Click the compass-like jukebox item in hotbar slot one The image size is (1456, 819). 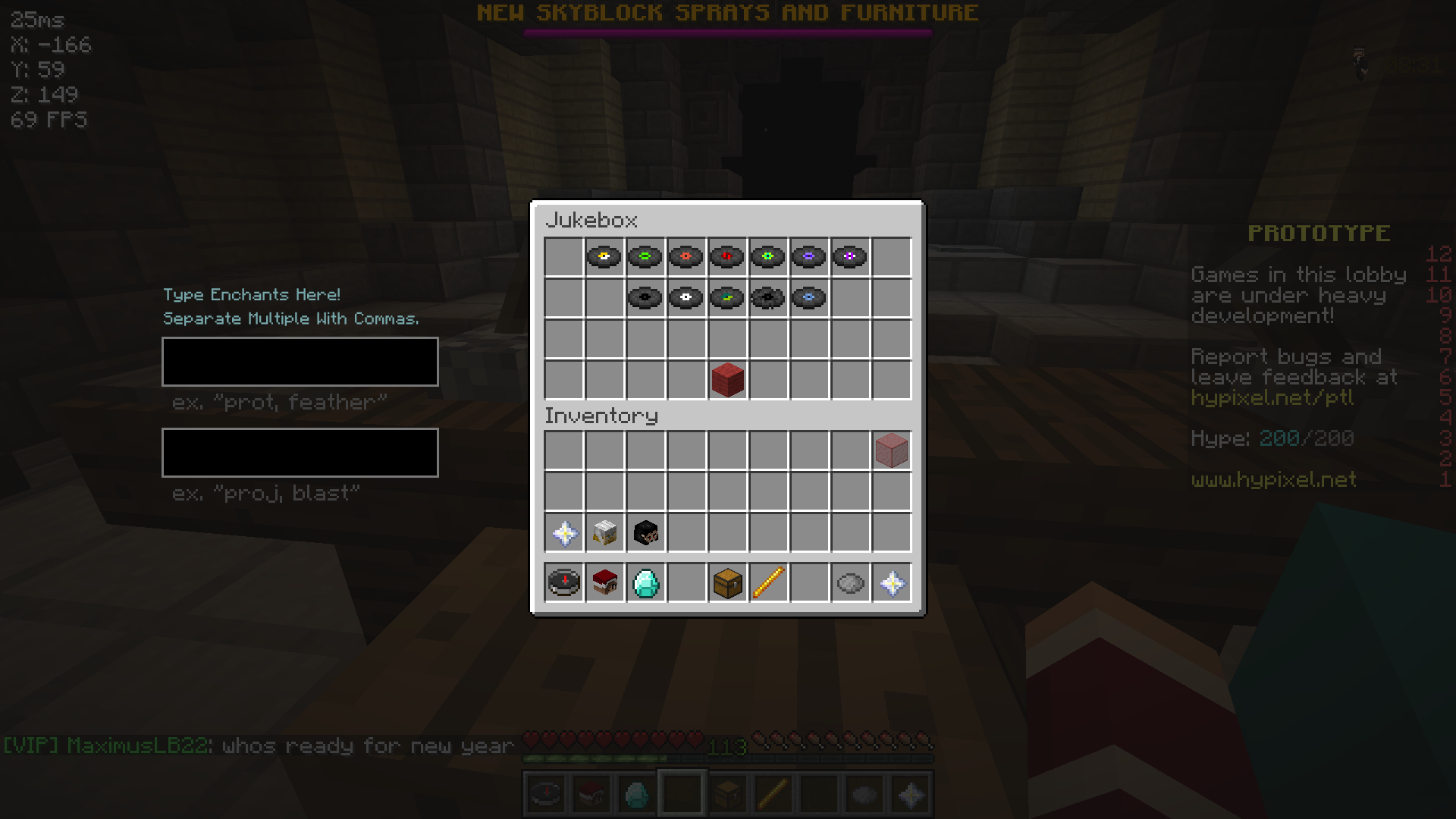(563, 582)
